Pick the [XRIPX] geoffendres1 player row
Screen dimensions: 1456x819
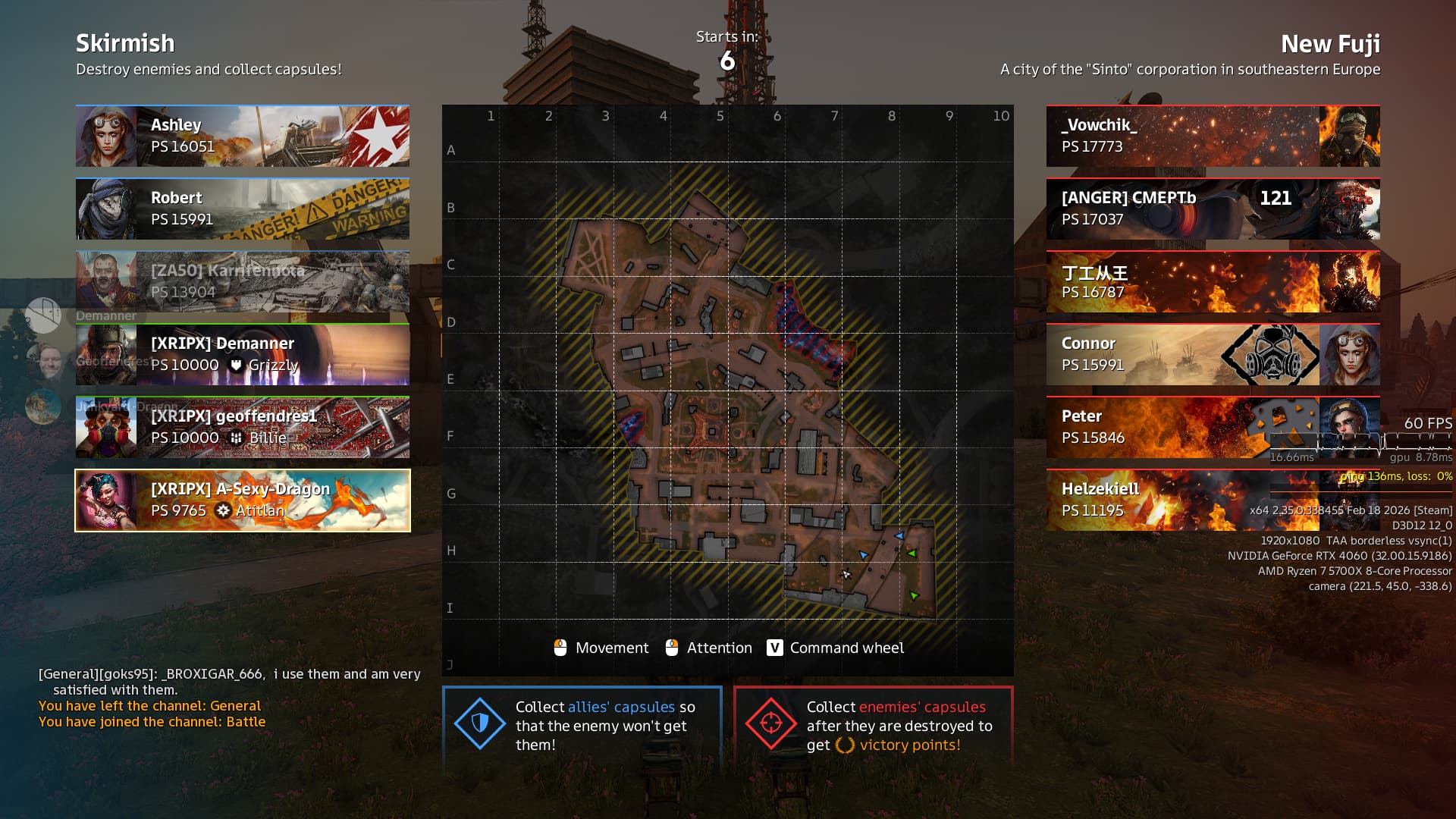pos(243,428)
